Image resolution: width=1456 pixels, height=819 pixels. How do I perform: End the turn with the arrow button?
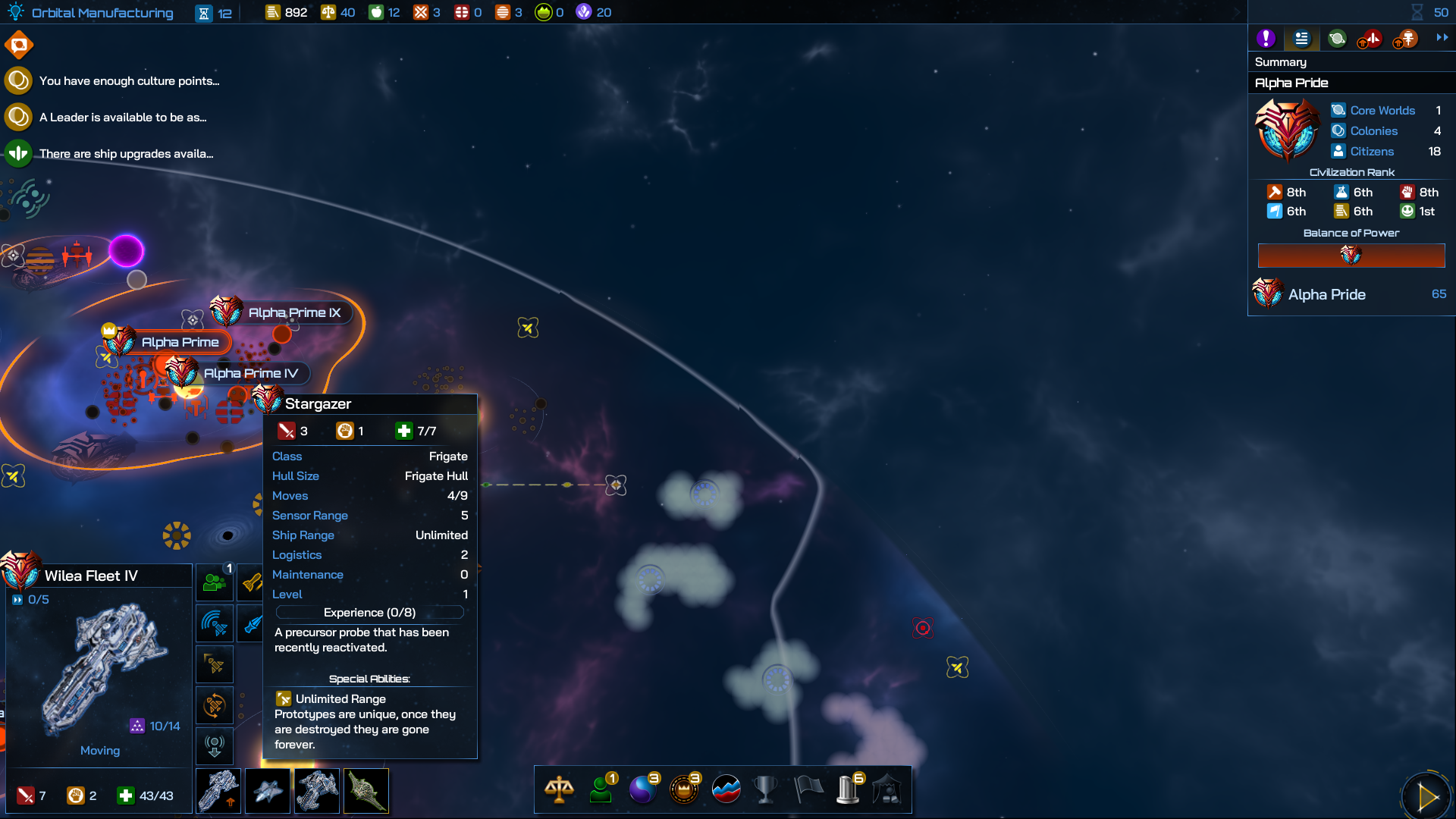coord(1426,796)
